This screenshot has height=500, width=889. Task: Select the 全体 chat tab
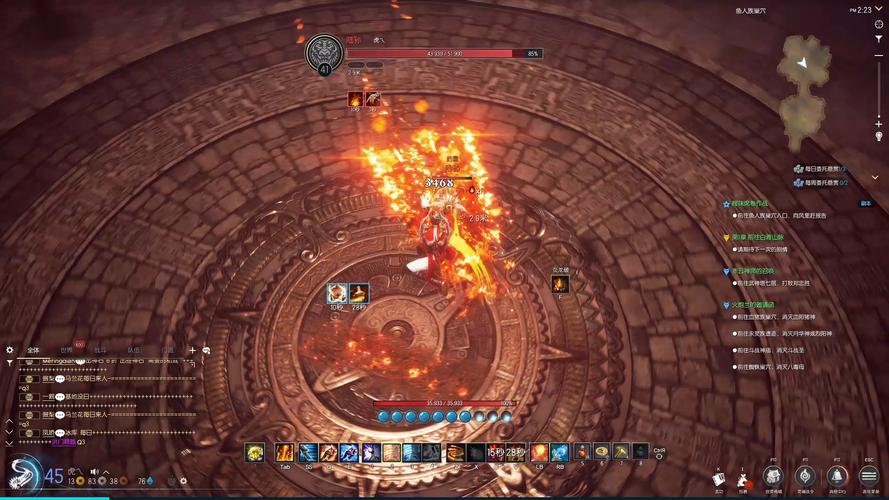(34, 350)
